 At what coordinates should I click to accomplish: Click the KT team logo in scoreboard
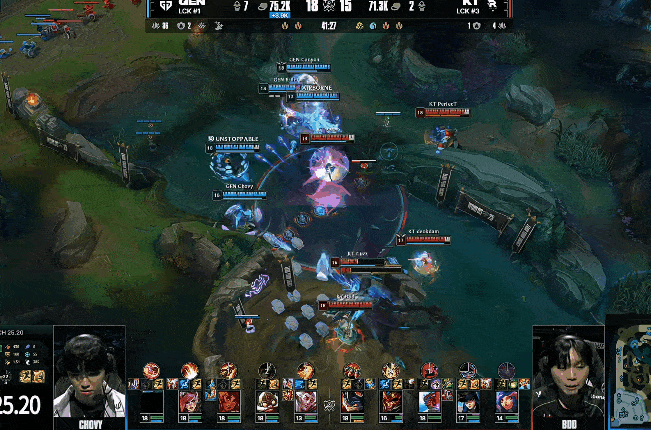tap(491, 7)
